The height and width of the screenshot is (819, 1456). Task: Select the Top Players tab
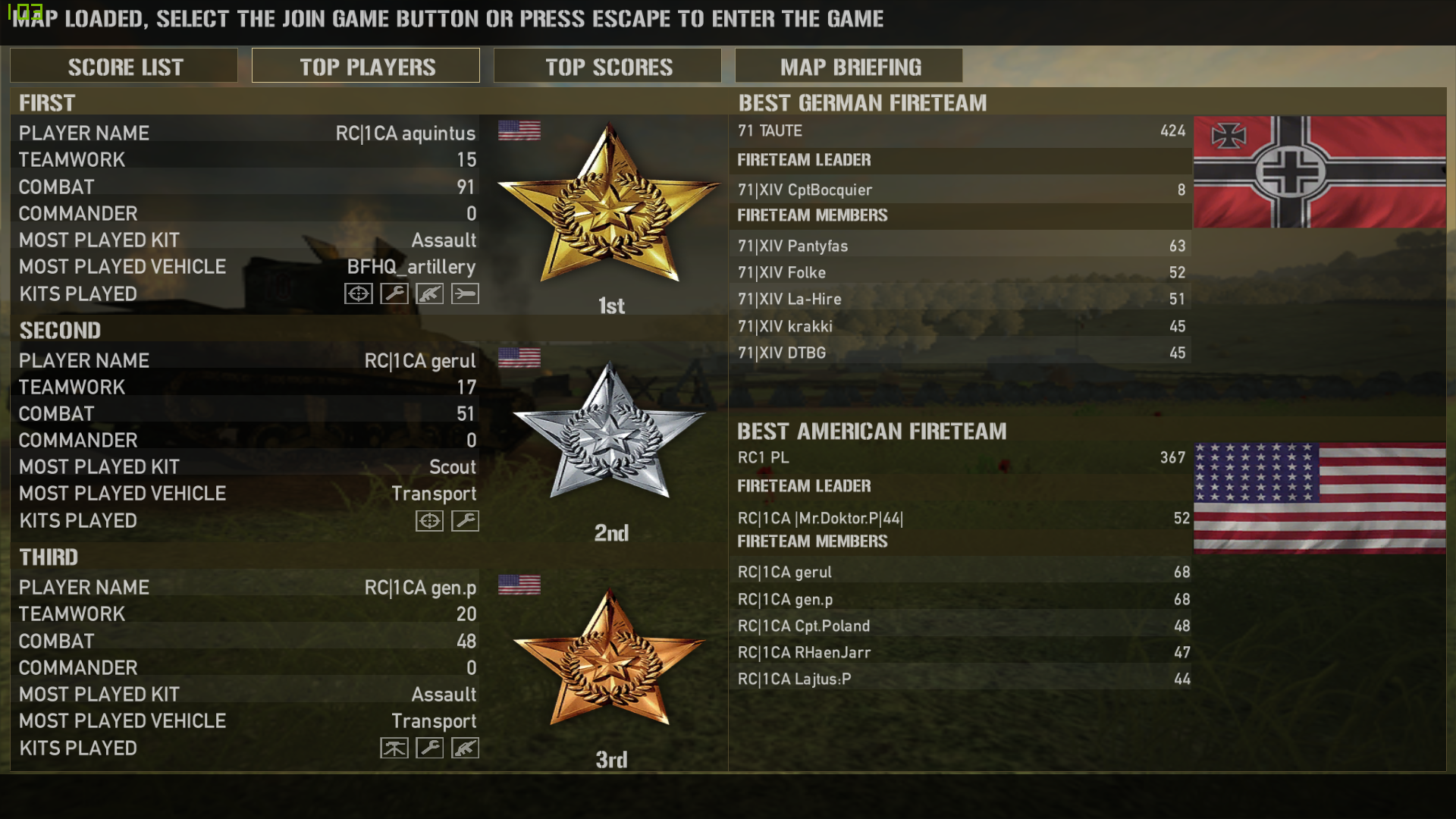pyautogui.click(x=366, y=67)
